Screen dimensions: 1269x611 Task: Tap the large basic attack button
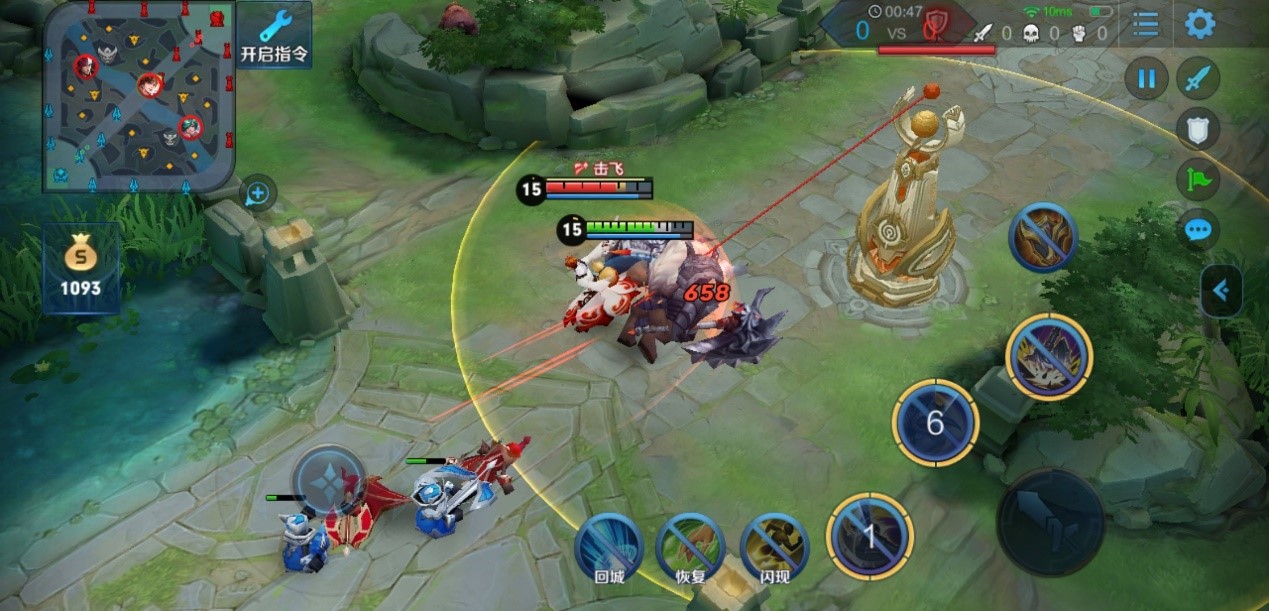[1050, 520]
